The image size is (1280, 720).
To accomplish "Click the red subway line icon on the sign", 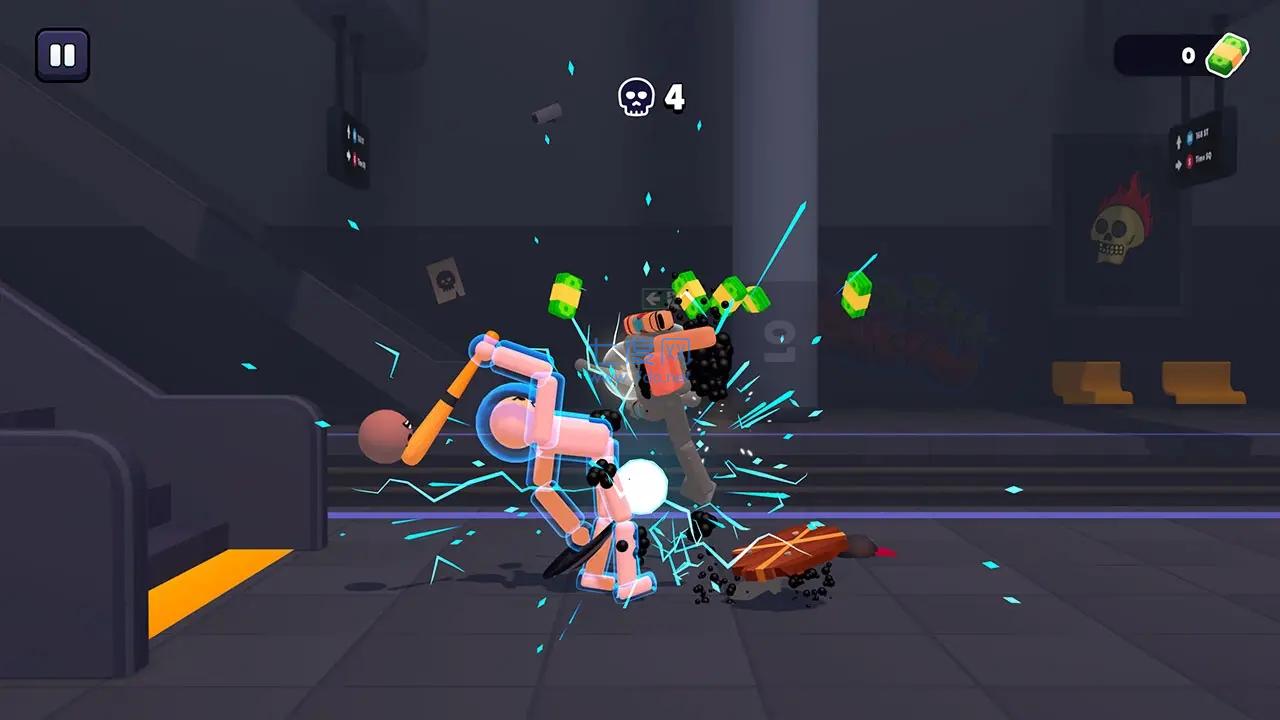I will [x=1189, y=162].
